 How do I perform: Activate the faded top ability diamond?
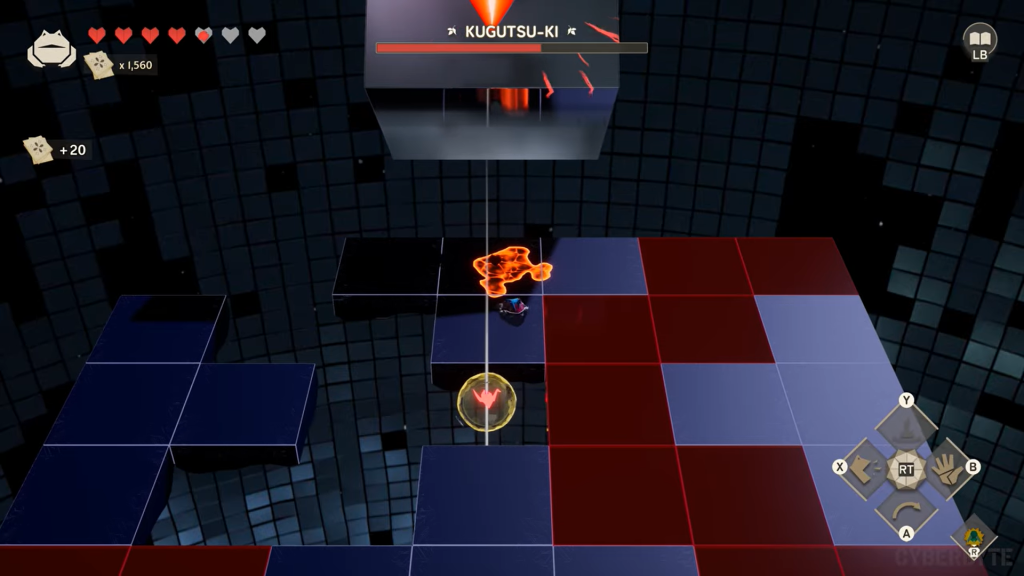tap(906, 429)
